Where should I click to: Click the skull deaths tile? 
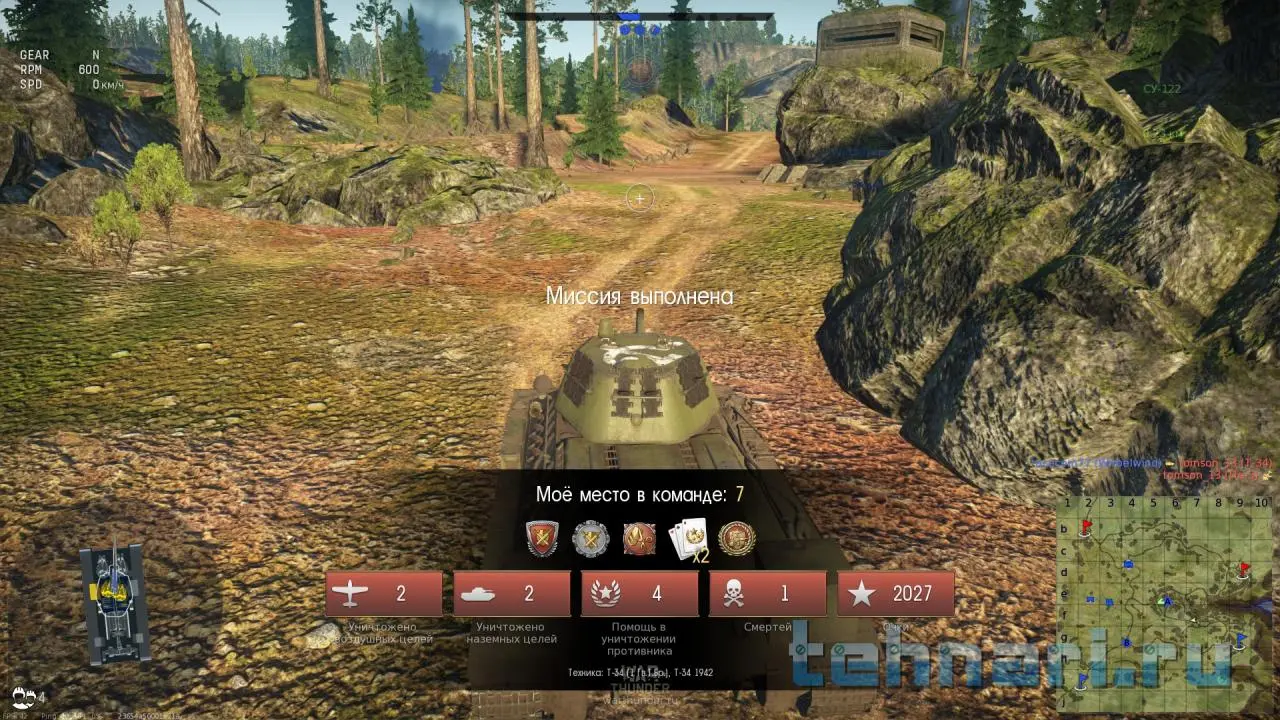pos(768,594)
